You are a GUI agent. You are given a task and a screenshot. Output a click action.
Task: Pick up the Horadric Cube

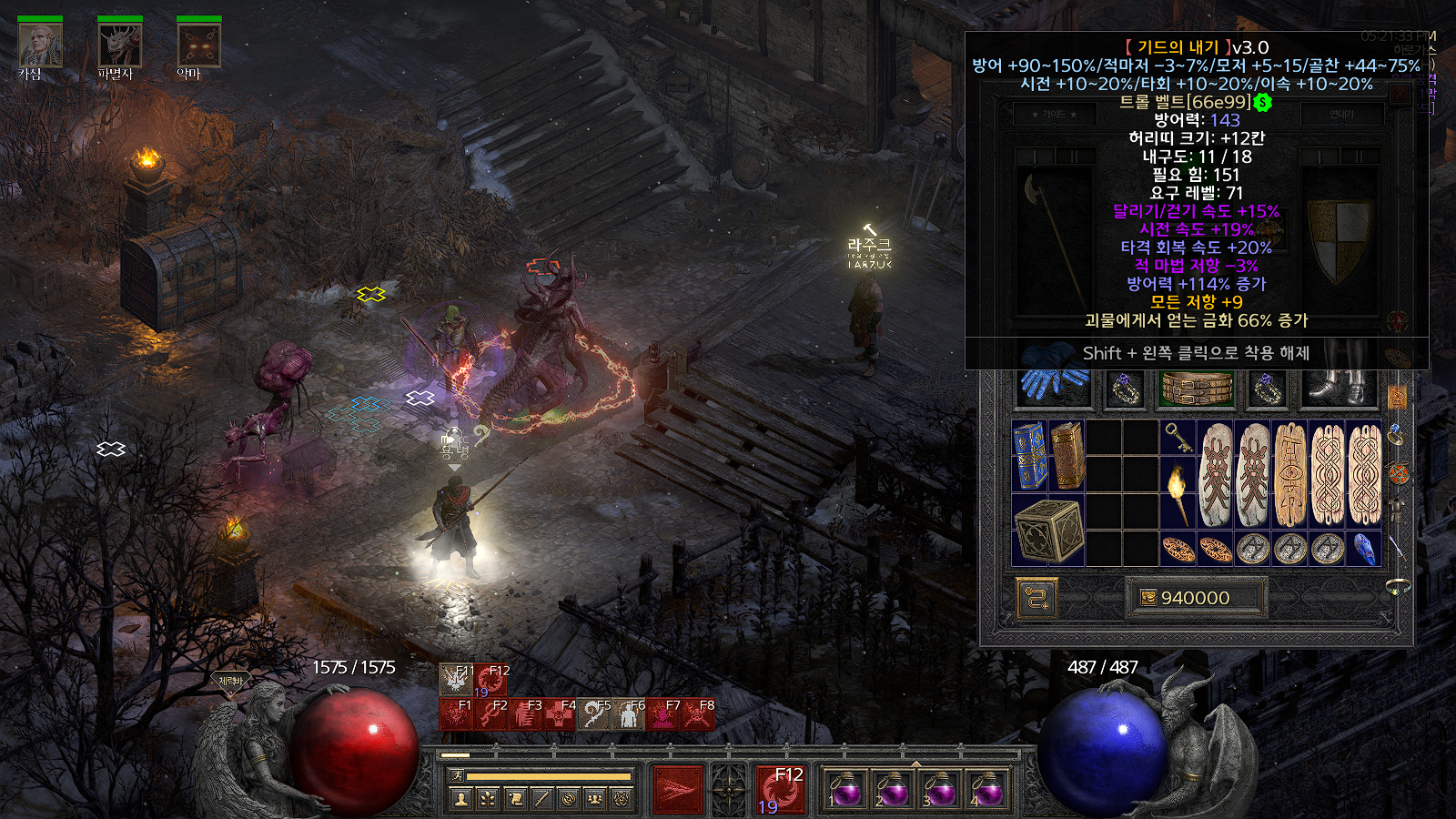point(1048,530)
